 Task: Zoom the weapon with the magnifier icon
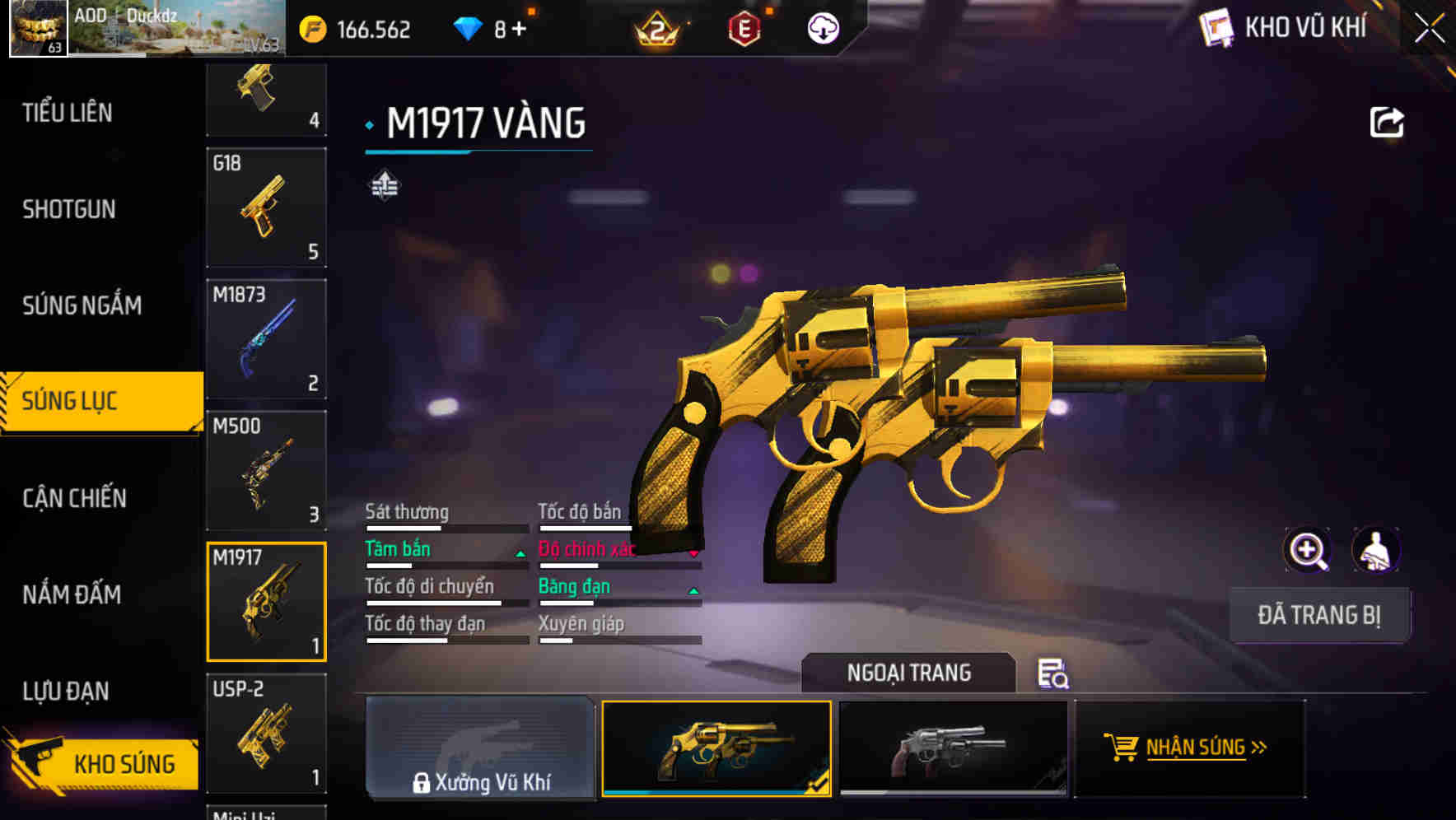click(1307, 550)
